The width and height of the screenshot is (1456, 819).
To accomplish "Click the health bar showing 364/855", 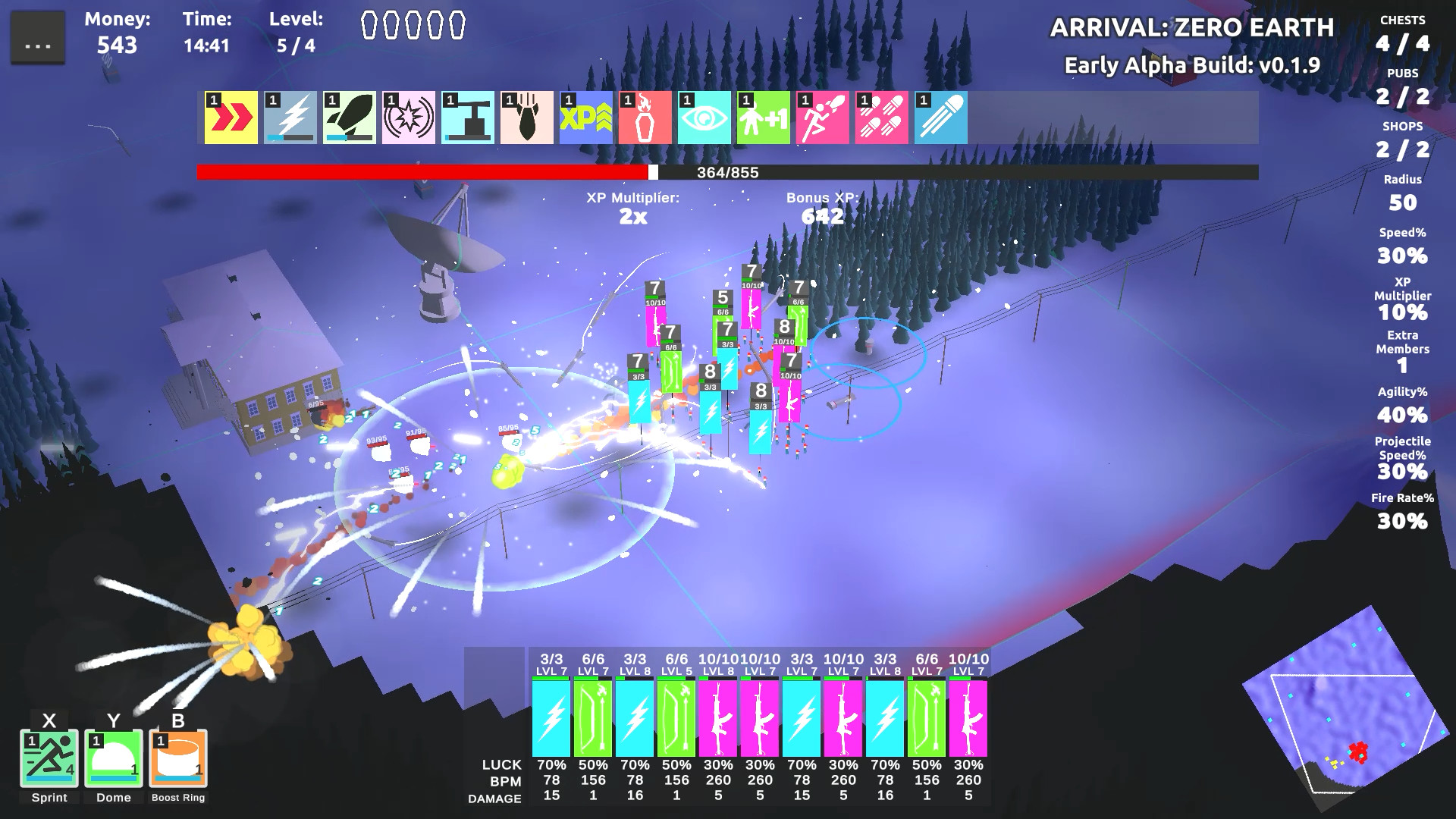I will click(x=726, y=172).
